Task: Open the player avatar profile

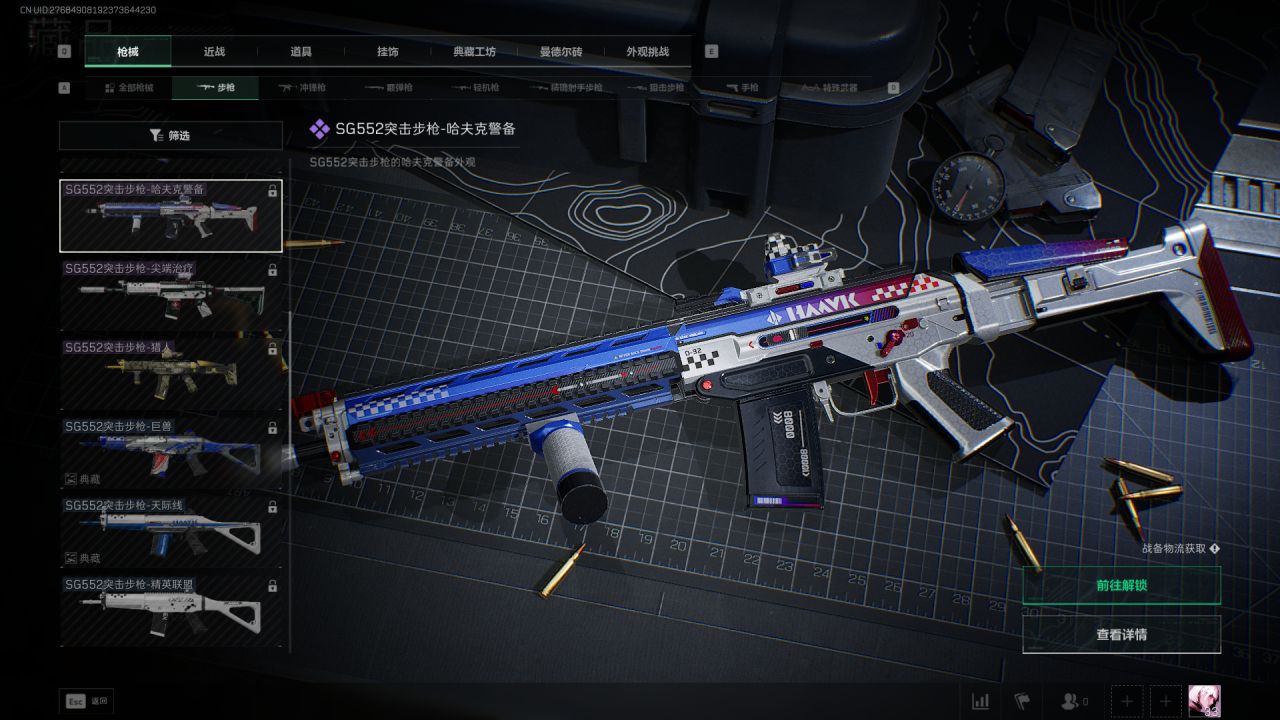Action: tap(1204, 701)
